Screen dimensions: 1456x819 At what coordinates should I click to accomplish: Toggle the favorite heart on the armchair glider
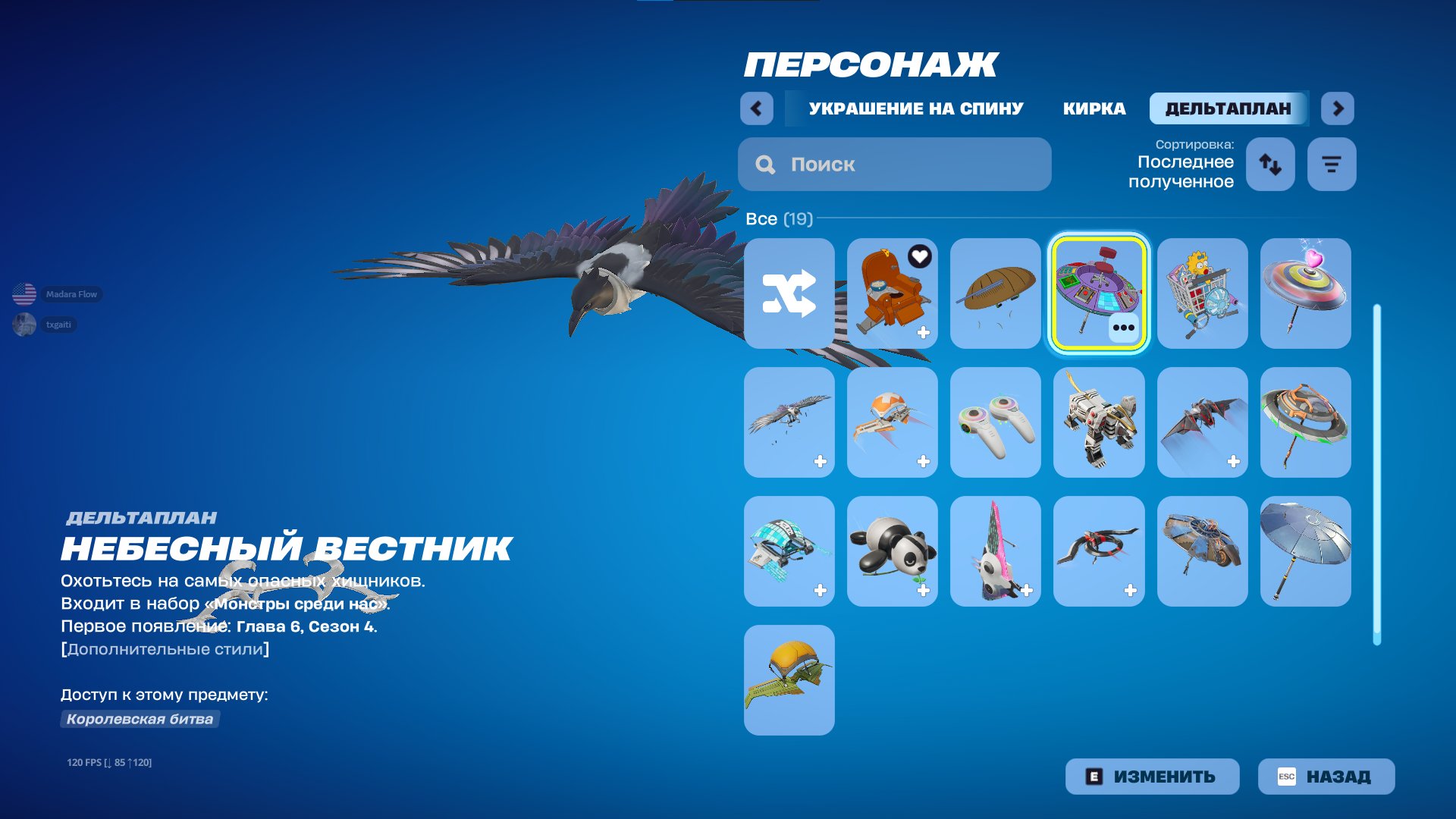click(920, 256)
